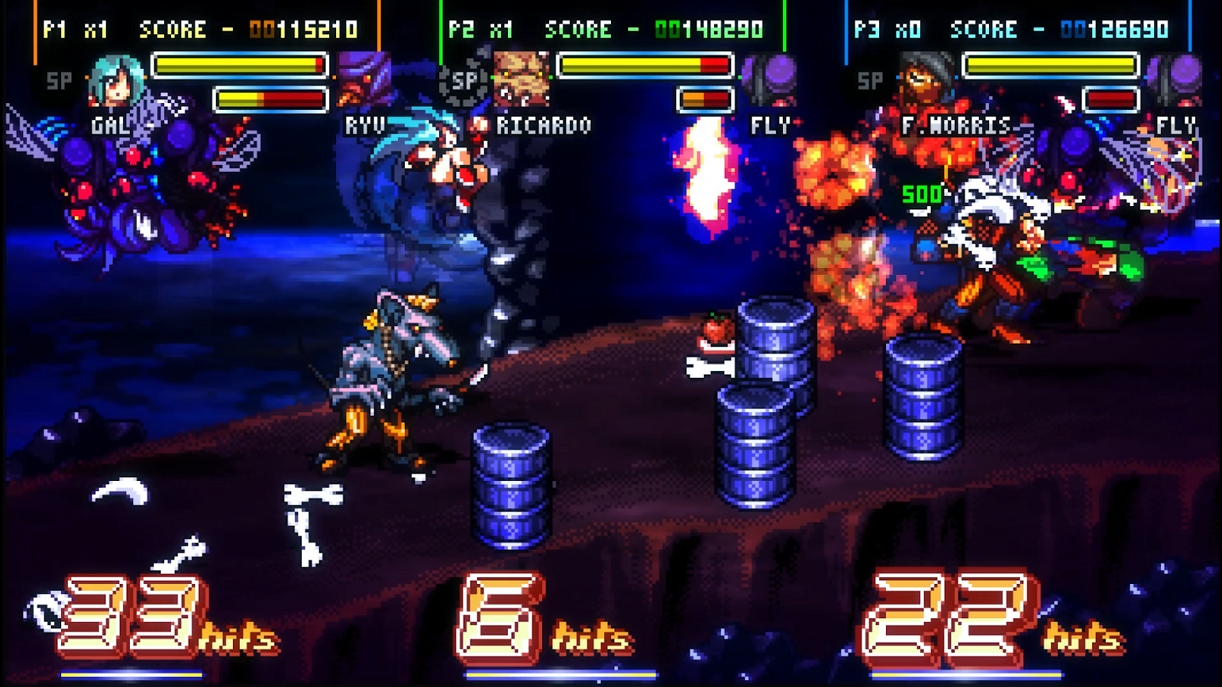
Task: Select Gal's character portrait
Action: coord(117,81)
